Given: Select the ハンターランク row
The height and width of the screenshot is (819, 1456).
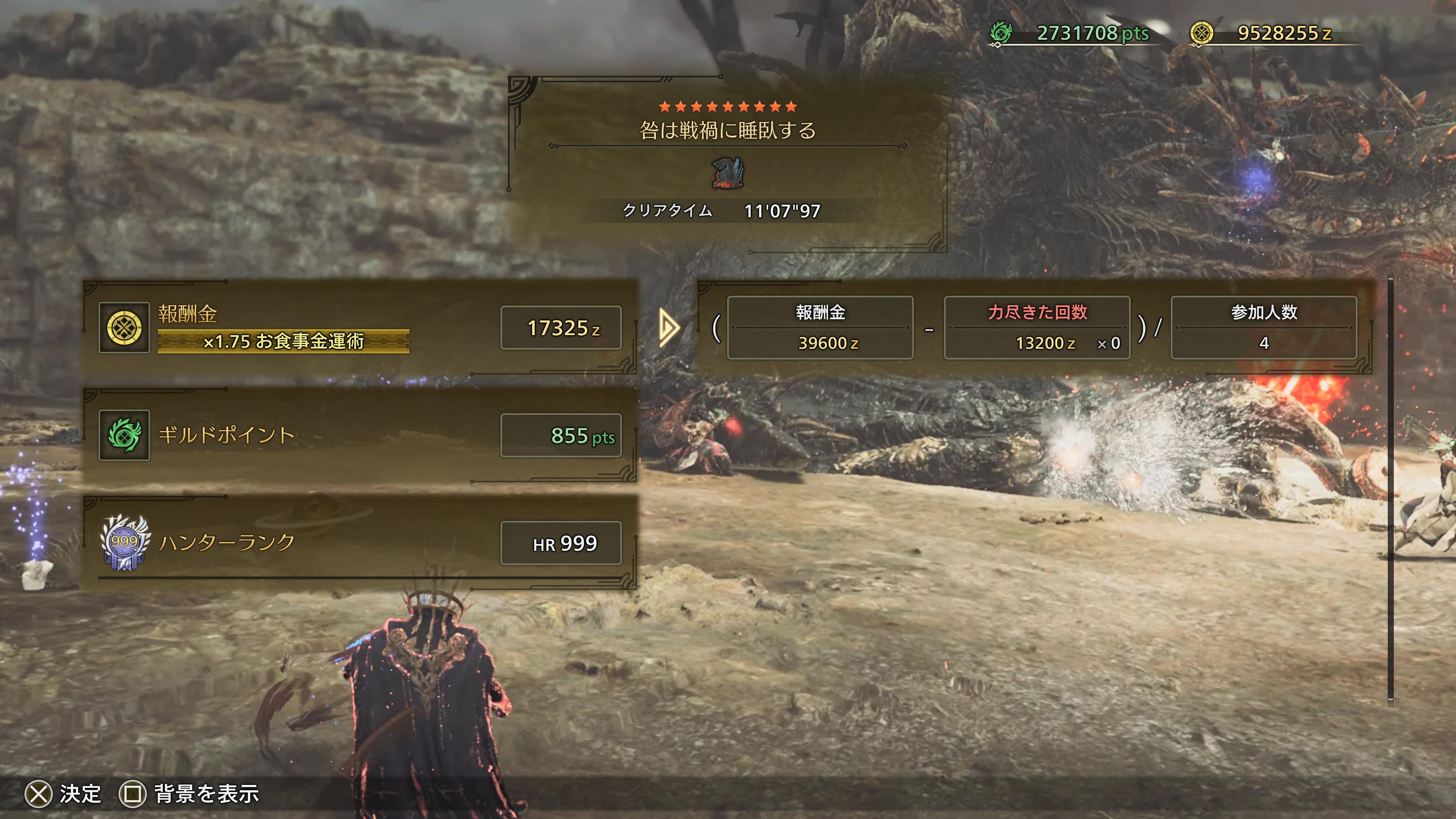Looking at the screenshot, I should (x=360, y=543).
